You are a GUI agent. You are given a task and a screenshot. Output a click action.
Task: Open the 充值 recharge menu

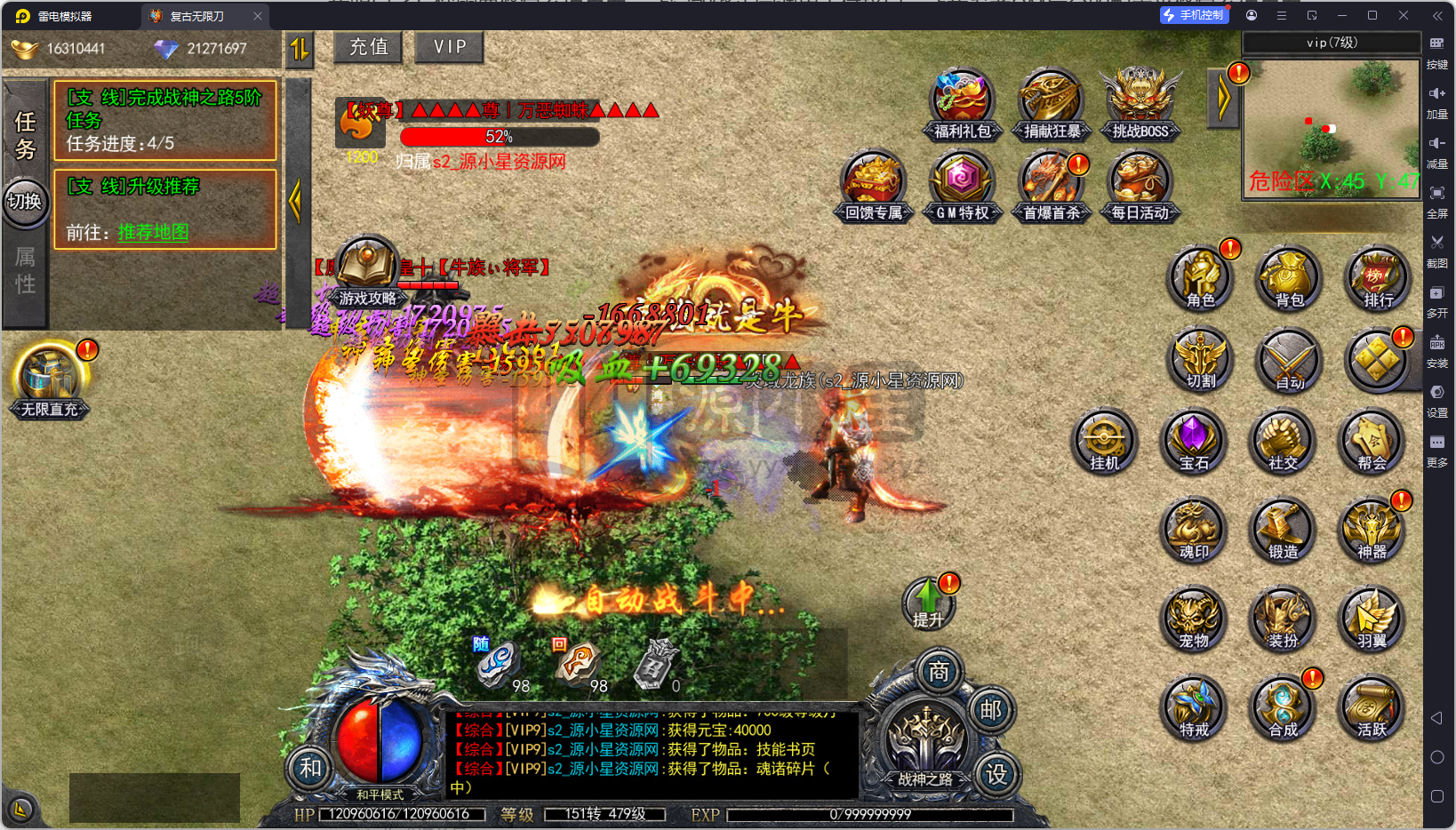pyautogui.click(x=368, y=47)
